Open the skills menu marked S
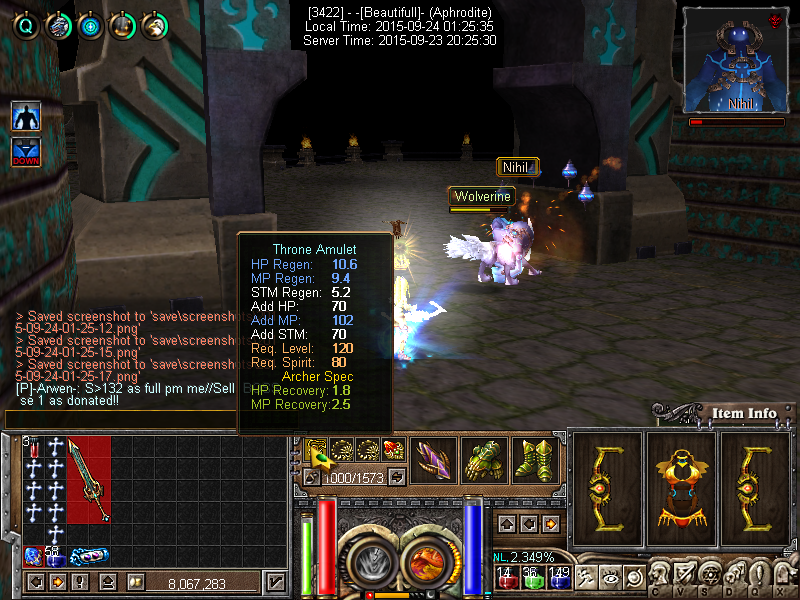Viewport: 800px width, 600px height. point(709,576)
